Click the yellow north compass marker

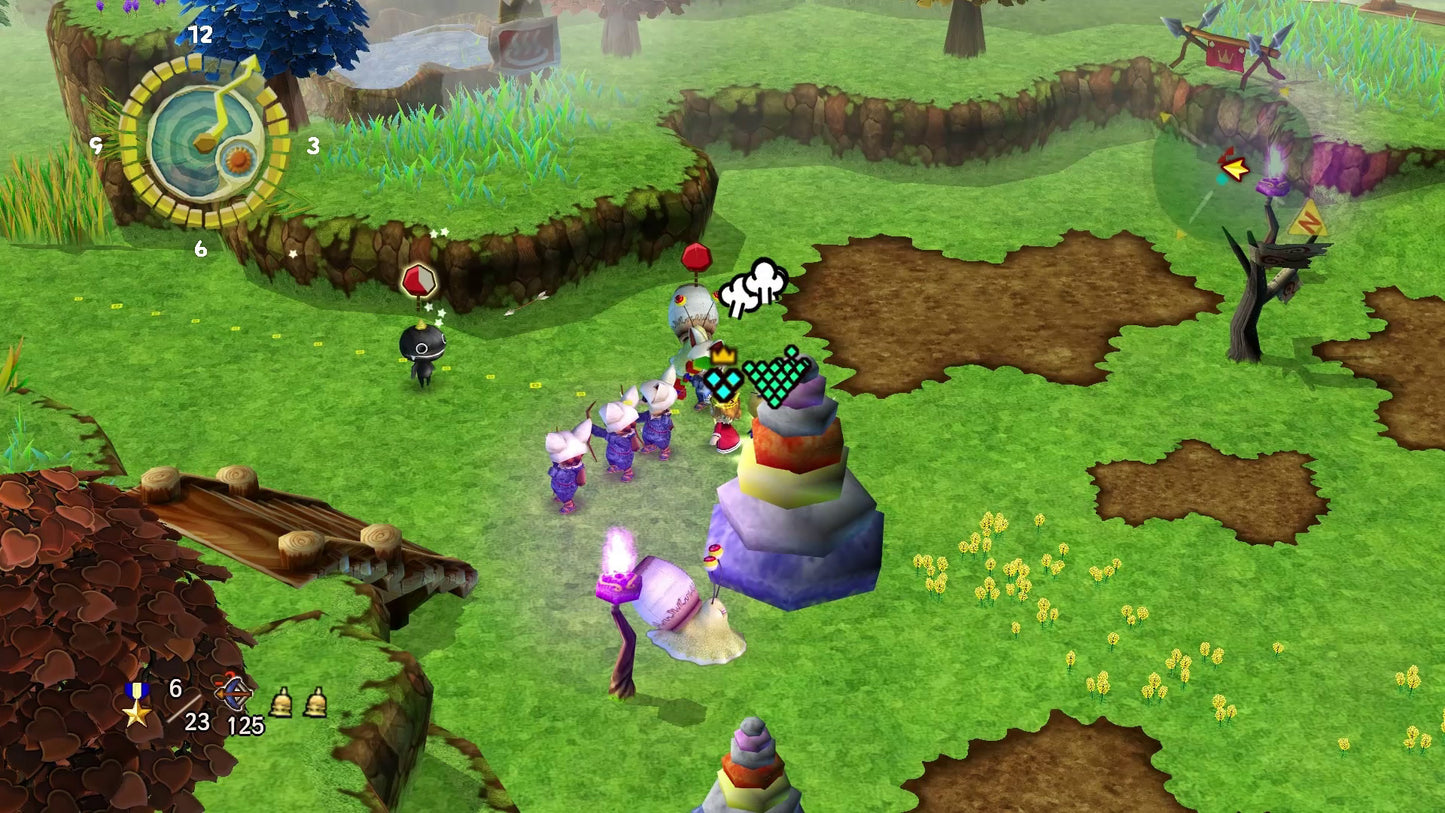(x=1307, y=219)
